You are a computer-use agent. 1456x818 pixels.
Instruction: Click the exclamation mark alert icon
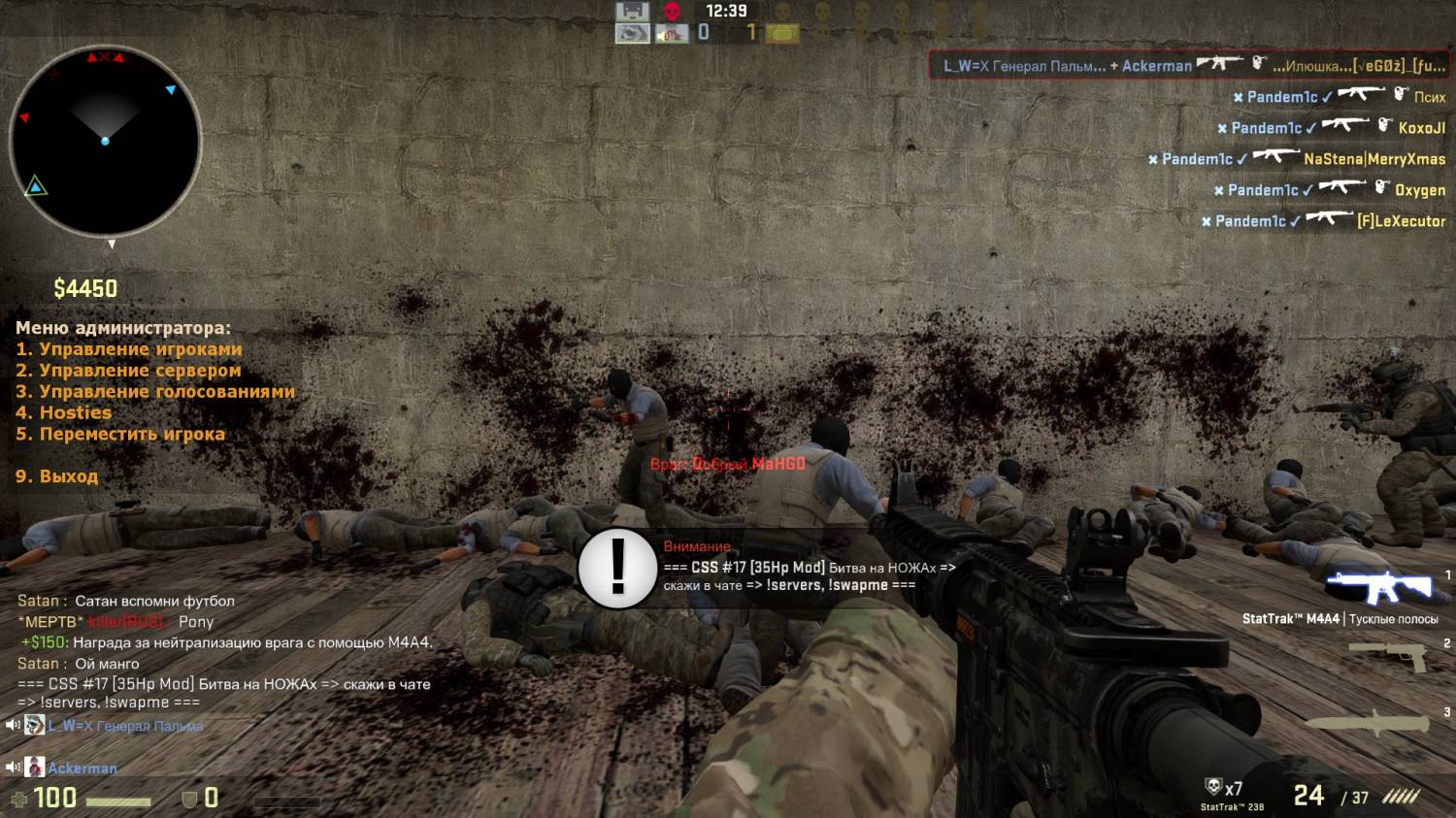click(617, 568)
